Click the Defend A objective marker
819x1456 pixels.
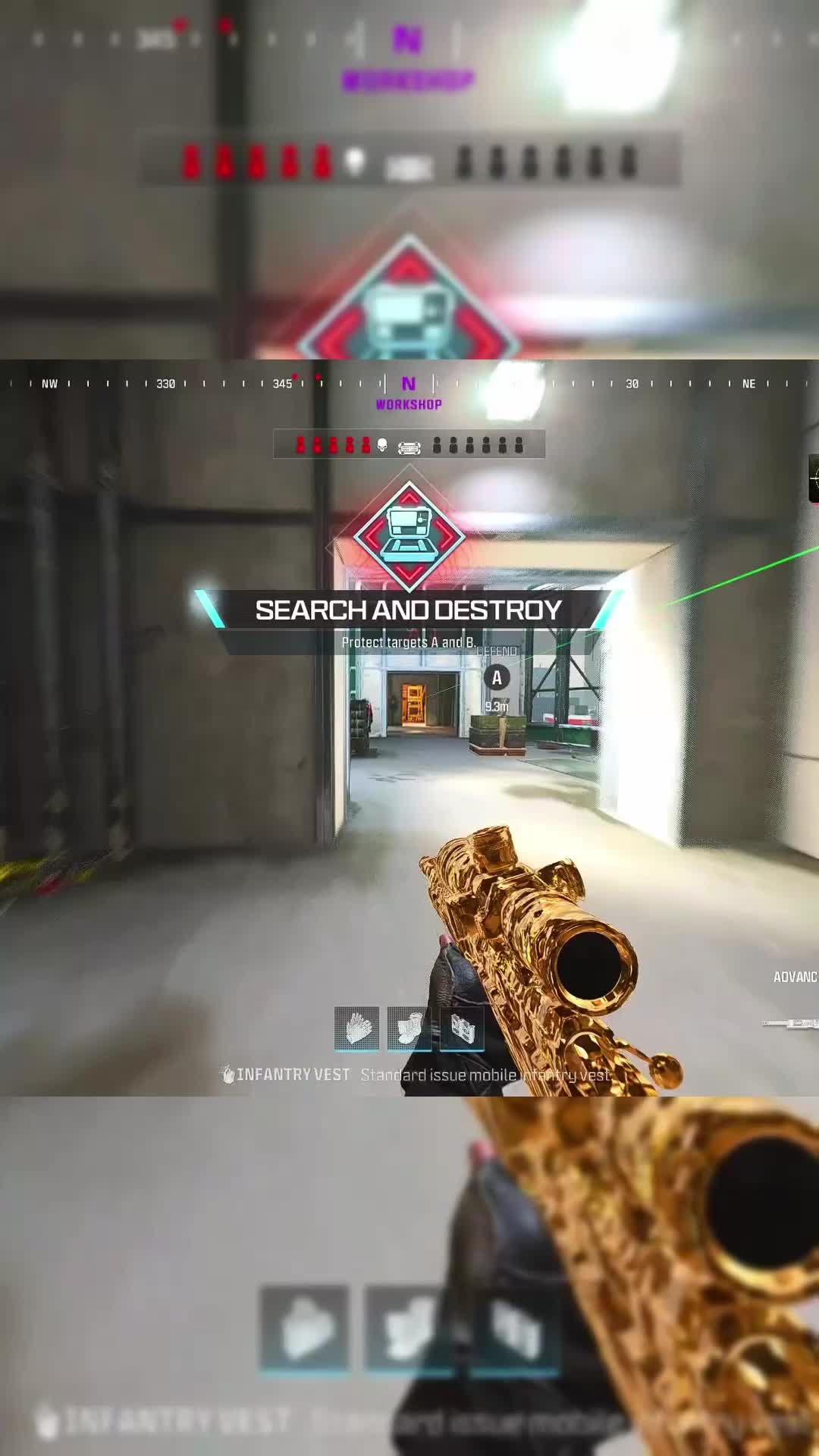pyautogui.click(x=497, y=678)
